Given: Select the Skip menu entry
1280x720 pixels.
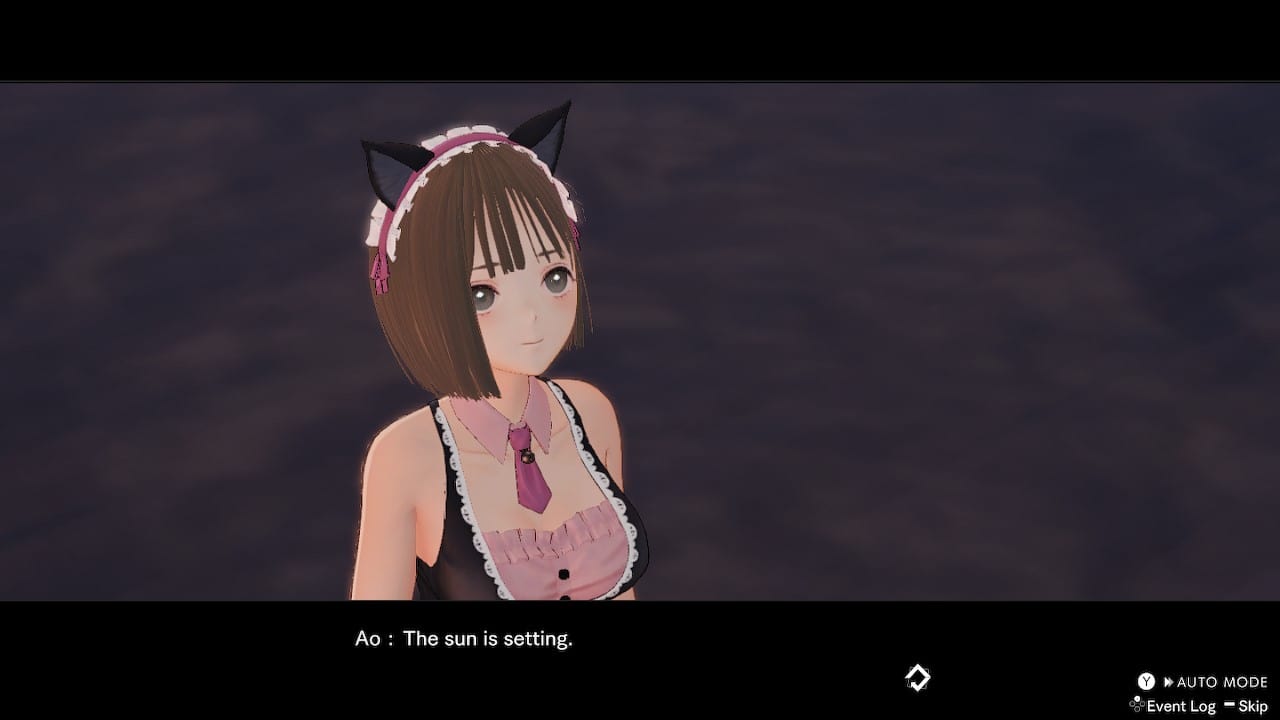Looking at the screenshot, I should [1252, 705].
